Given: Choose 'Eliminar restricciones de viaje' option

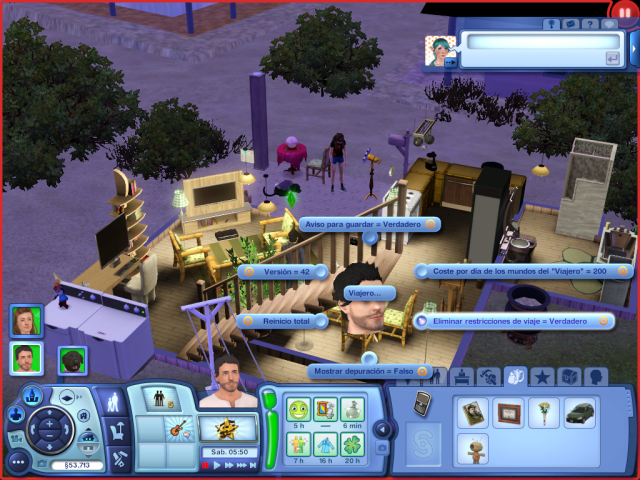Looking at the screenshot, I should click(513, 321).
